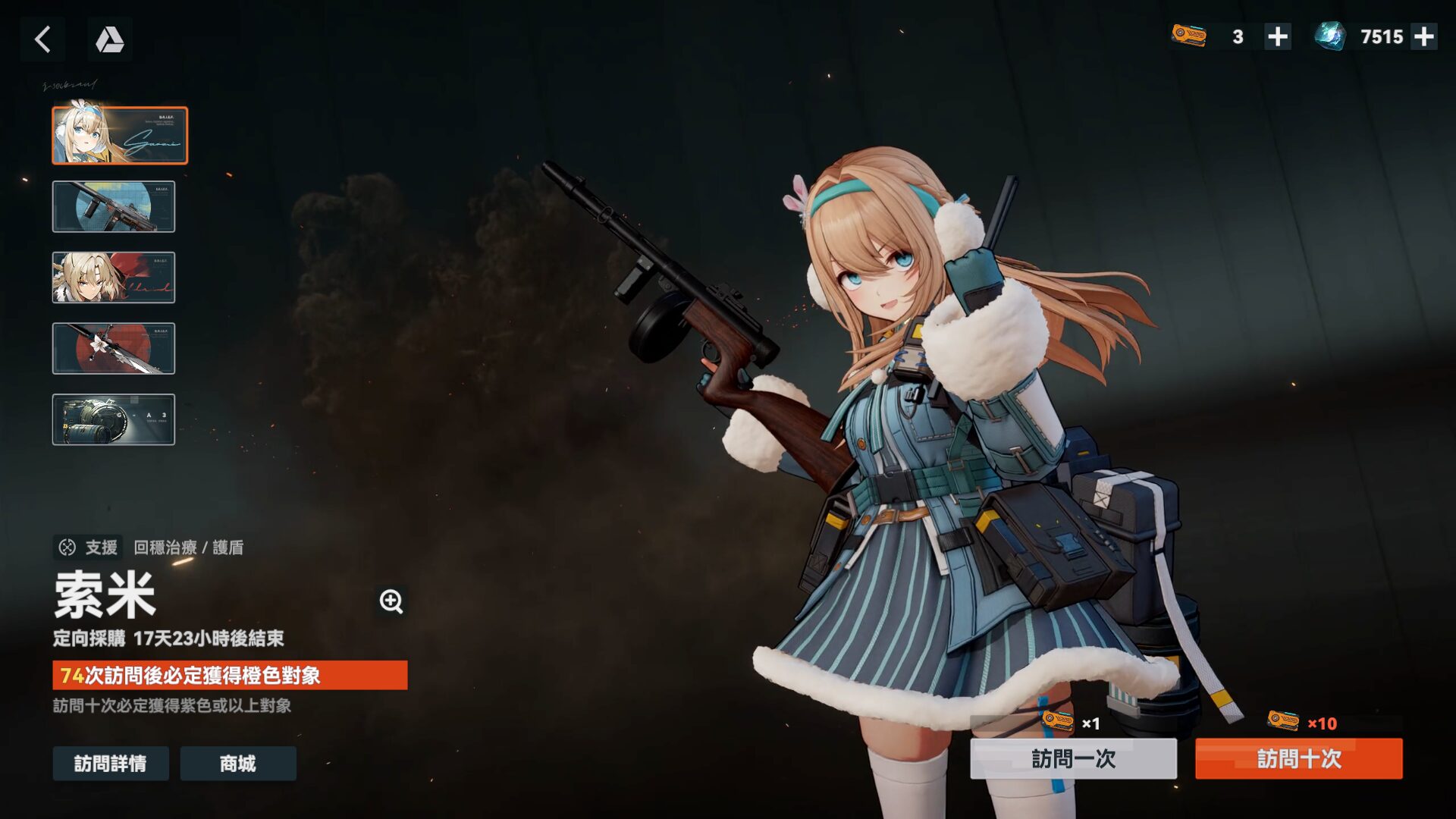This screenshot has width=1456, height=819.
Task: Select the red-background character banner thumbnail
Action: tap(114, 278)
